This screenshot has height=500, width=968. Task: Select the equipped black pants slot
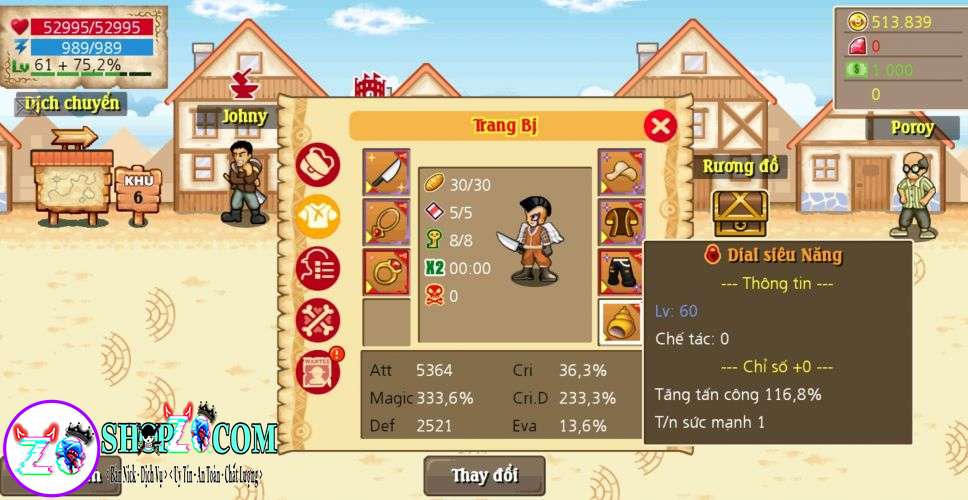coord(621,272)
